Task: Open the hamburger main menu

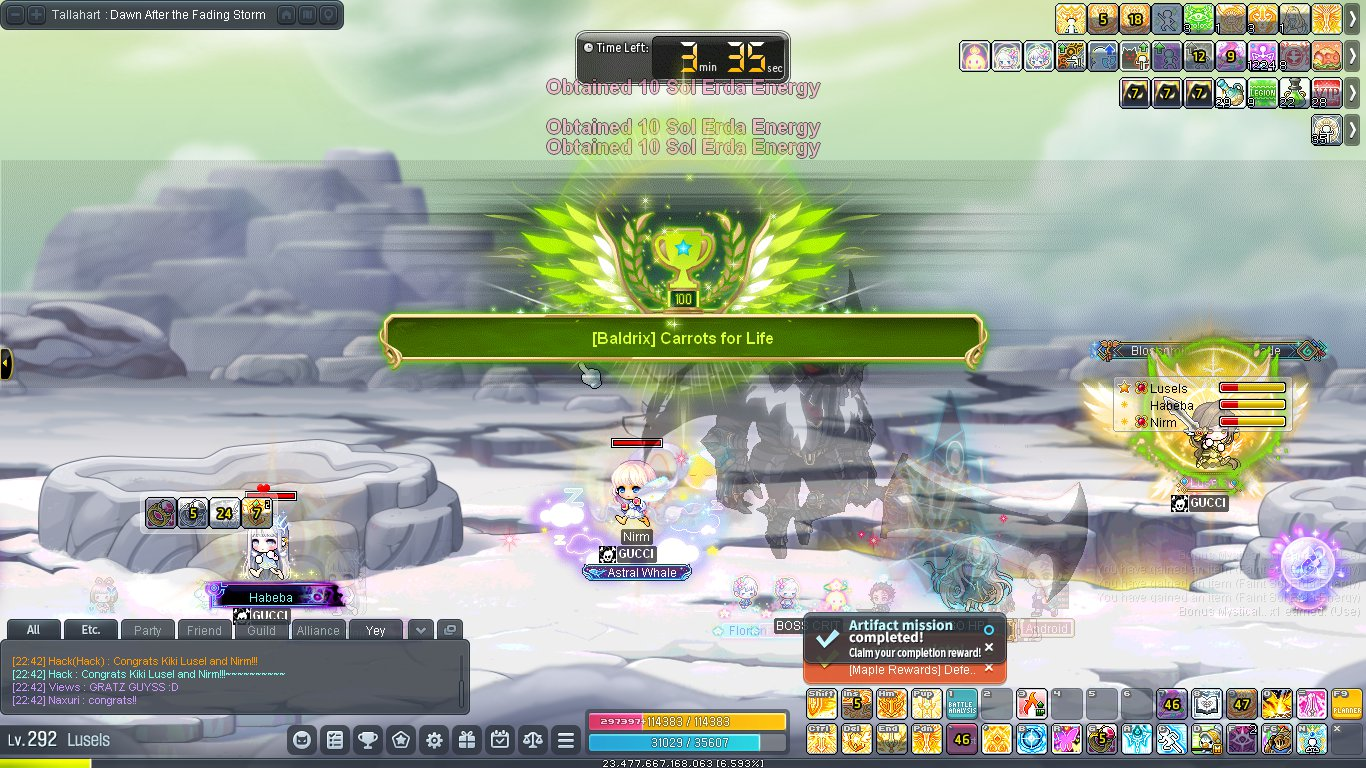Action: tap(566, 741)
